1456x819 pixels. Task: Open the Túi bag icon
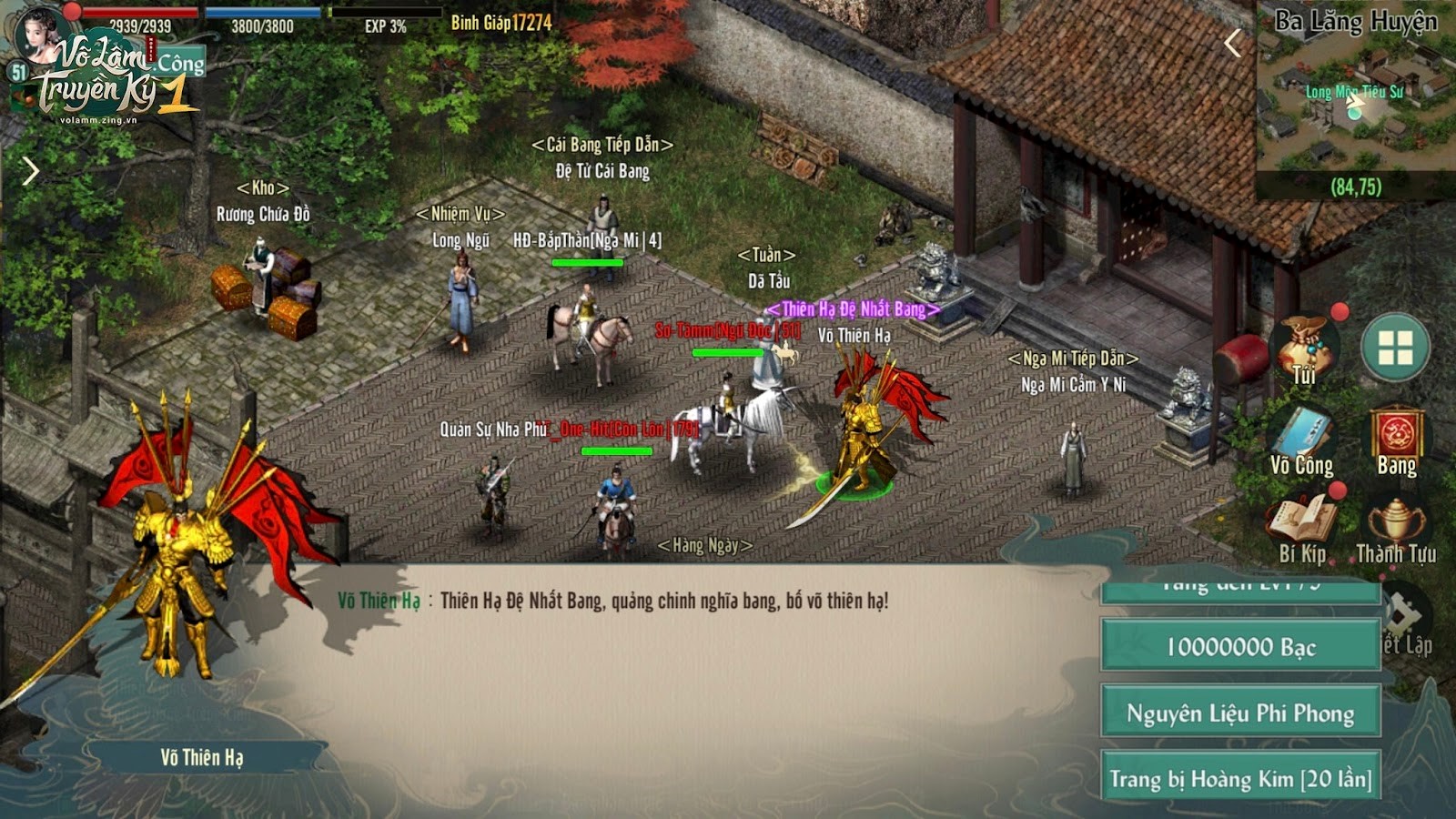1306,350
